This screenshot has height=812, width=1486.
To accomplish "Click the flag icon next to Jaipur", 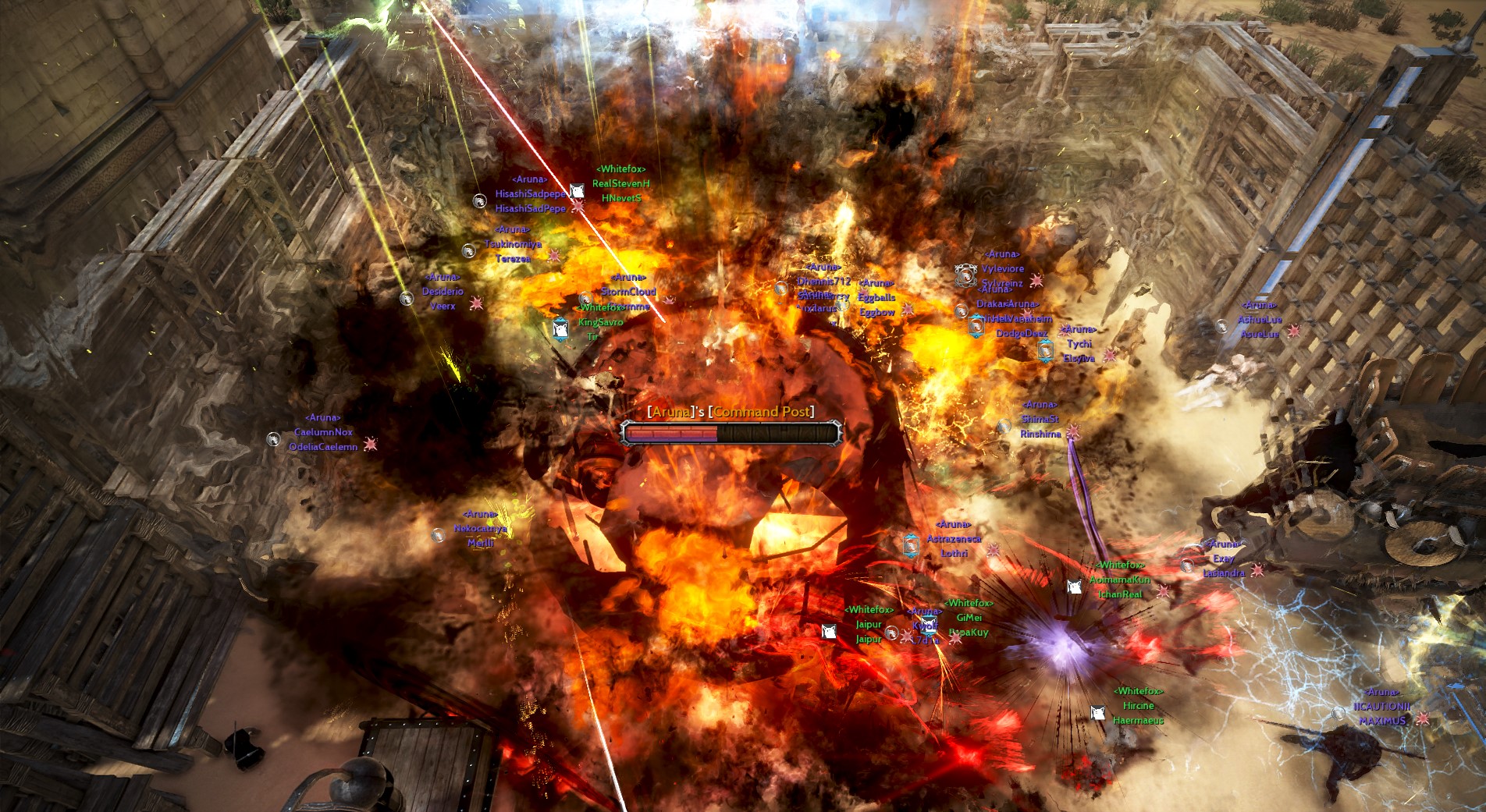I will tap(829, 633).
